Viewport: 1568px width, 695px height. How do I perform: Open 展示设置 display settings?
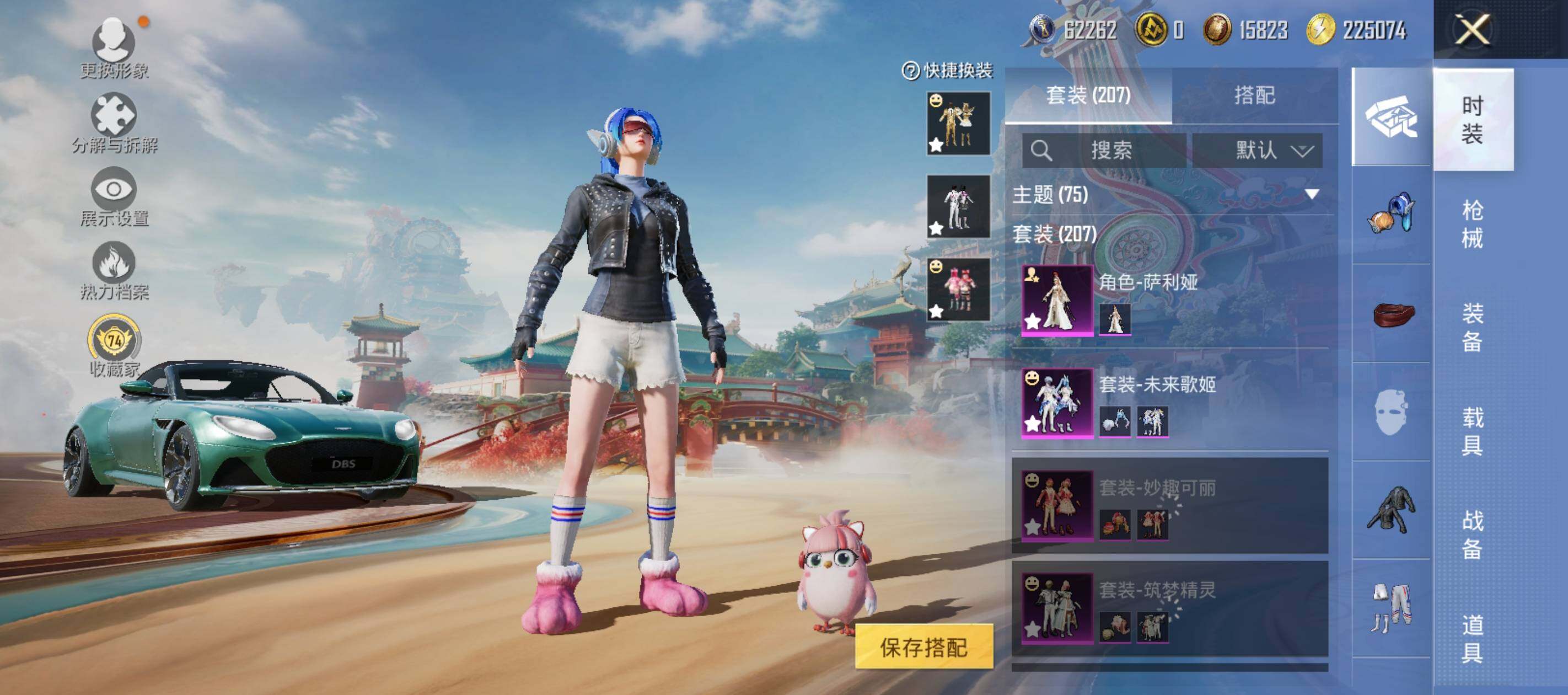point(114,196)
